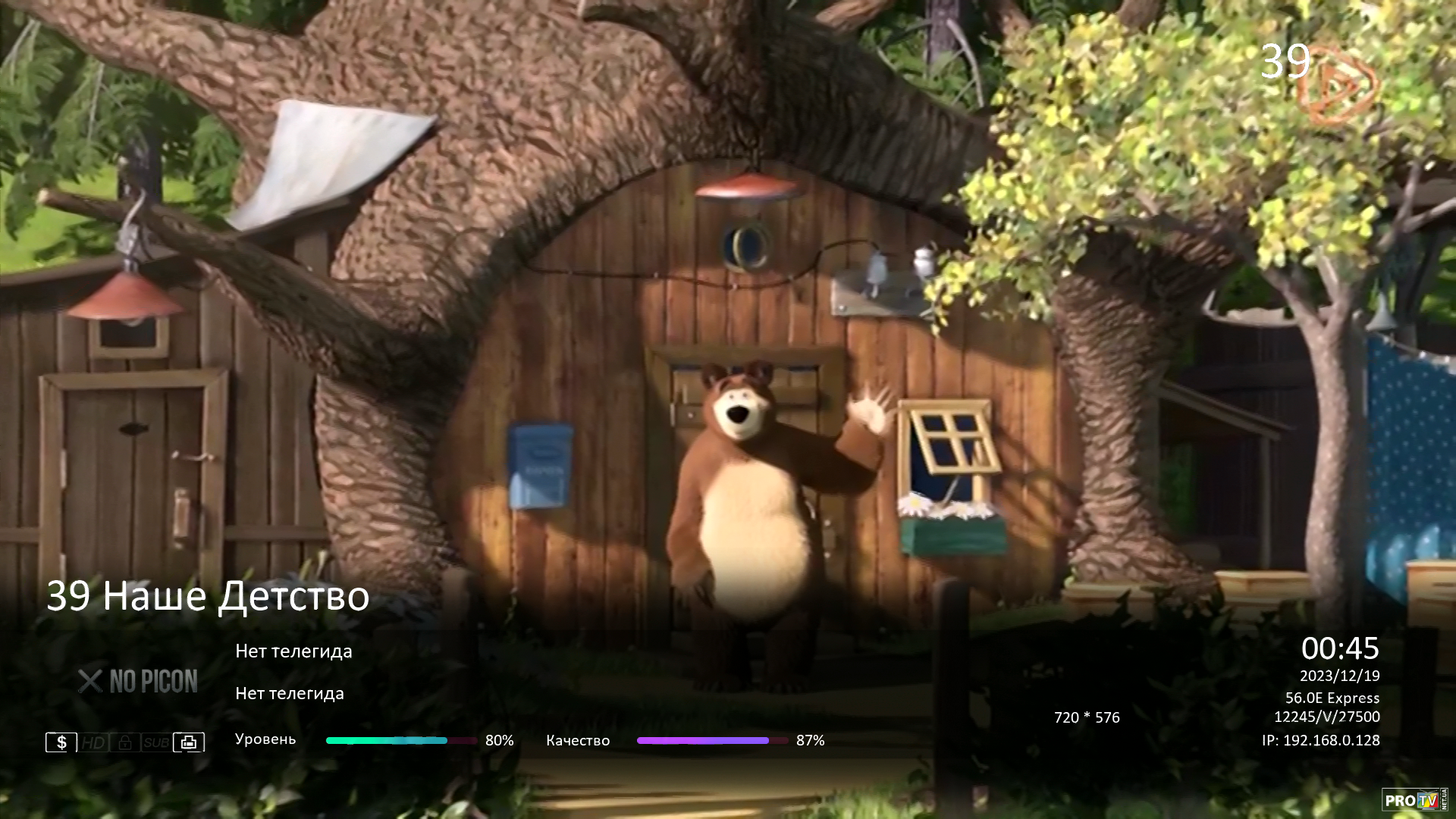
Task: Click the dollar sign encryption icon
Action: (x=61, y=742)
